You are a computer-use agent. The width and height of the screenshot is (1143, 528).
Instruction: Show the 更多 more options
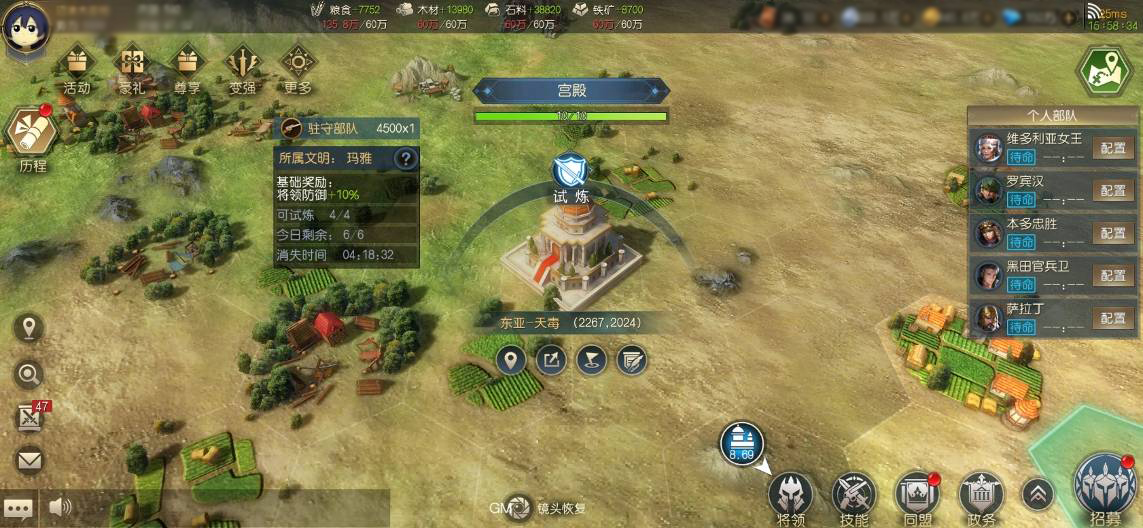tap(298, 66)
